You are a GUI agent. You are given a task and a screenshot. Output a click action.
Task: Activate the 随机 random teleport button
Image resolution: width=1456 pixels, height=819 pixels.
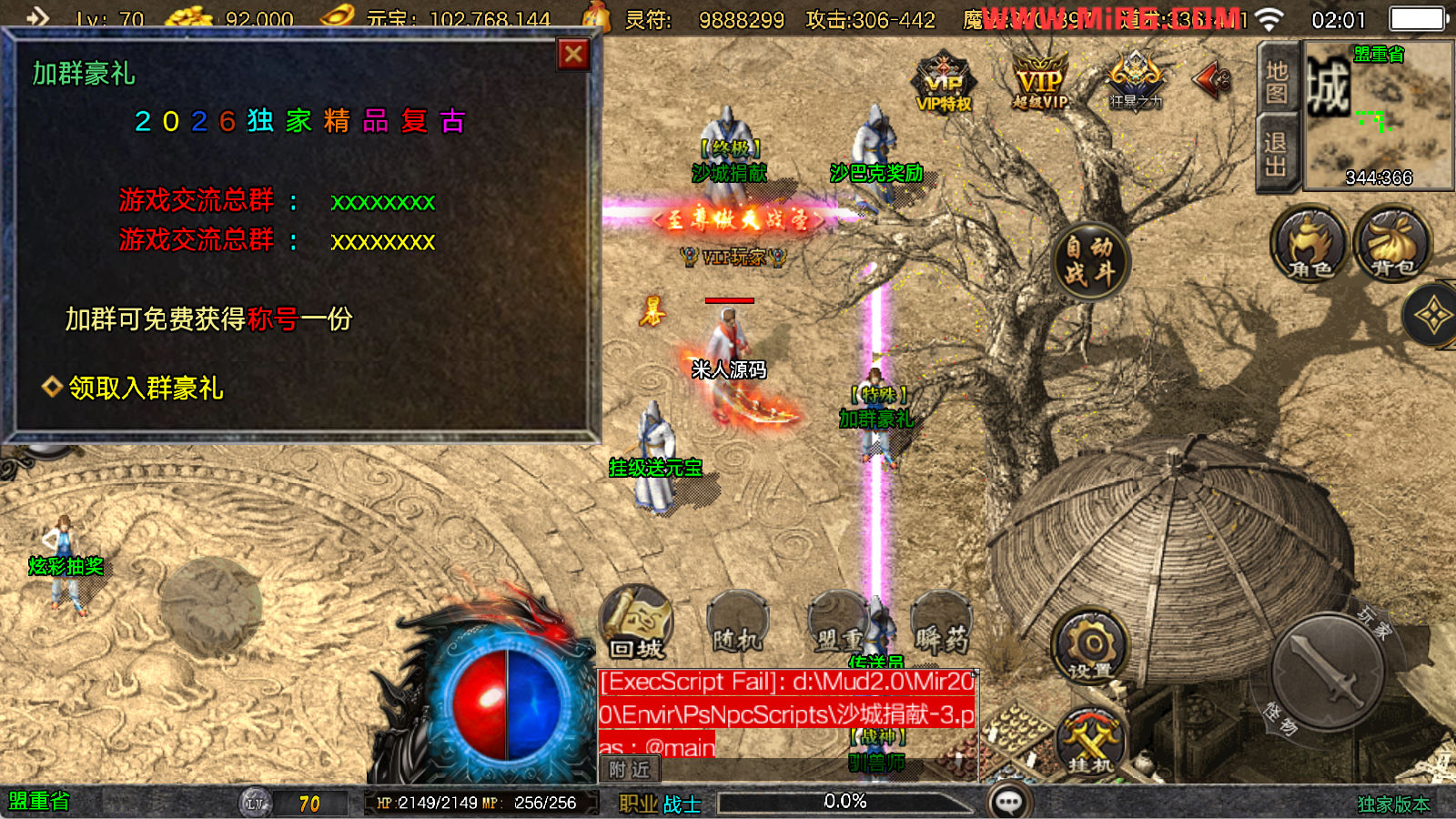pos(738,624)
